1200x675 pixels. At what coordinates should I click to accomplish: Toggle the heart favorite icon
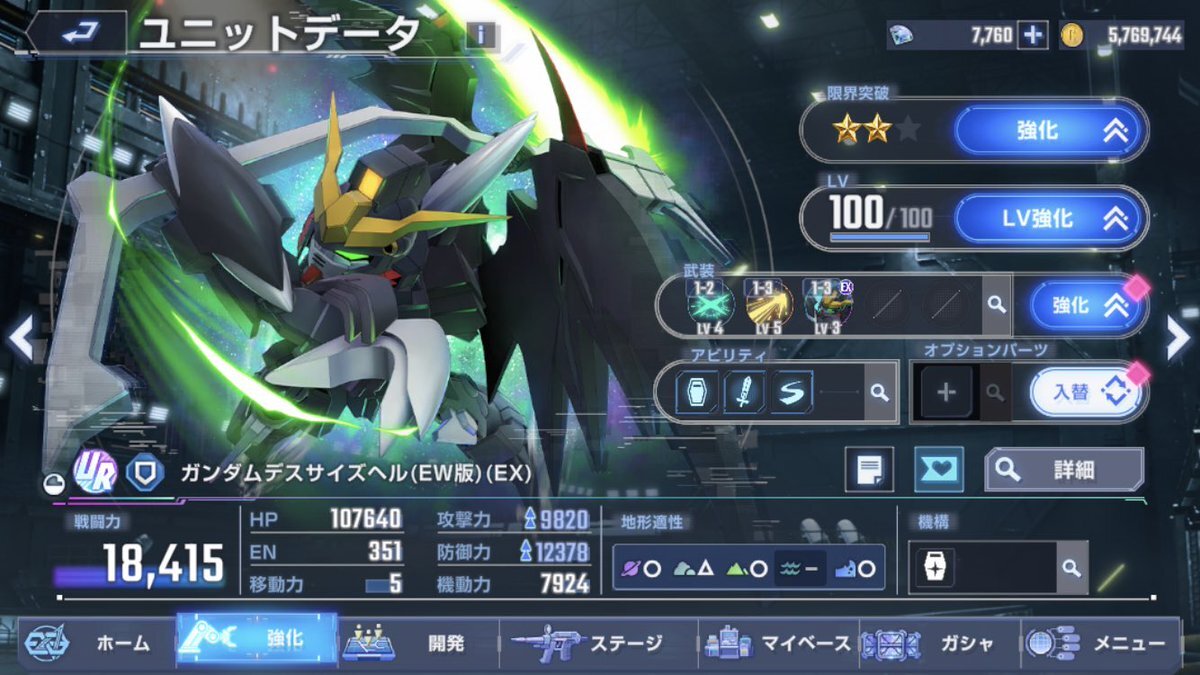coord(938,470)
